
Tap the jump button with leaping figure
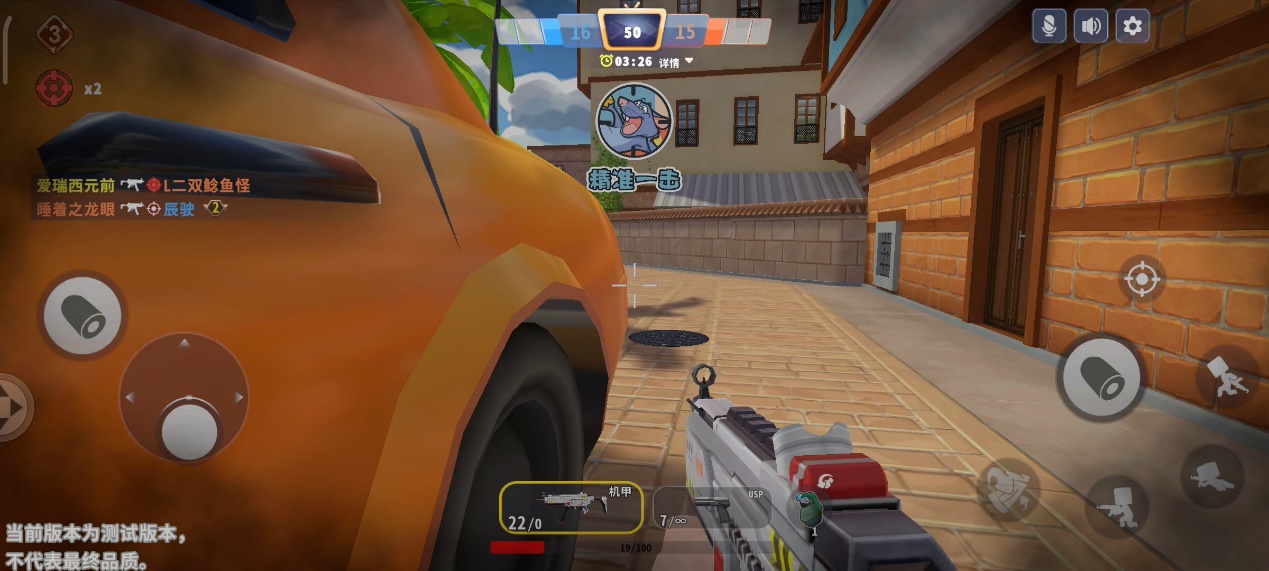pos(1227,378)
